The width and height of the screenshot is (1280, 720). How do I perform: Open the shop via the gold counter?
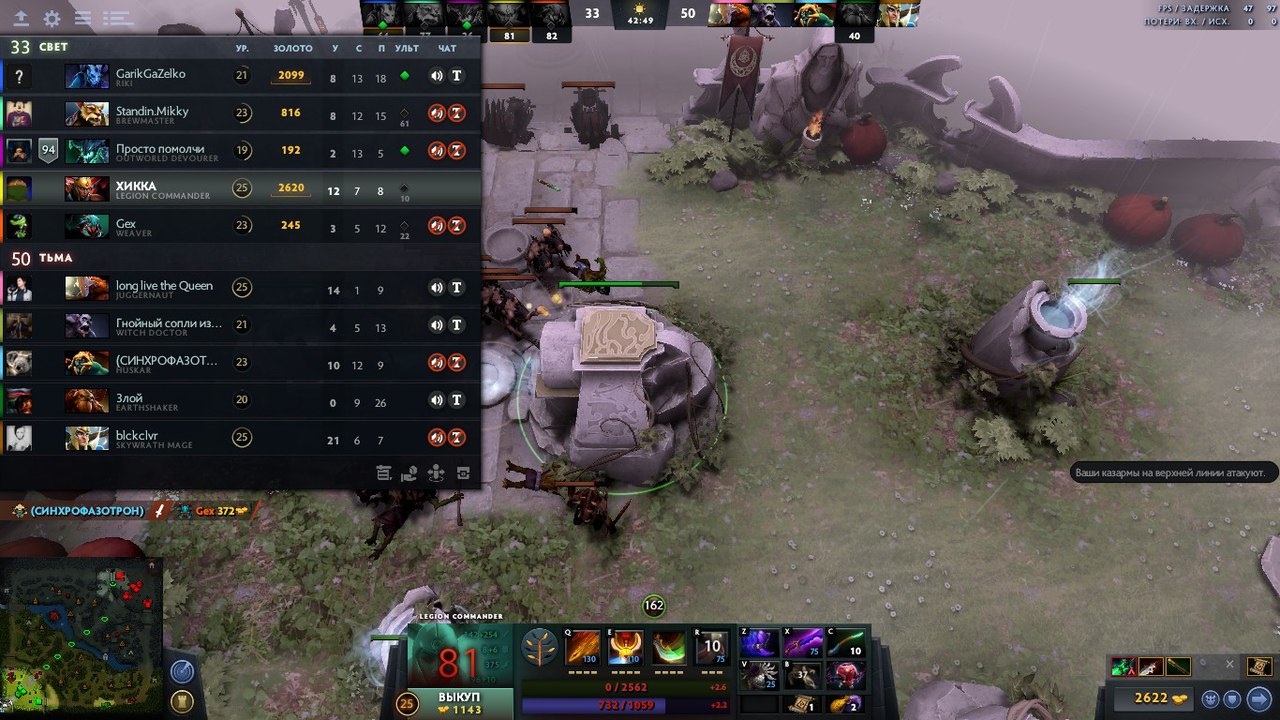[1151, 698]
